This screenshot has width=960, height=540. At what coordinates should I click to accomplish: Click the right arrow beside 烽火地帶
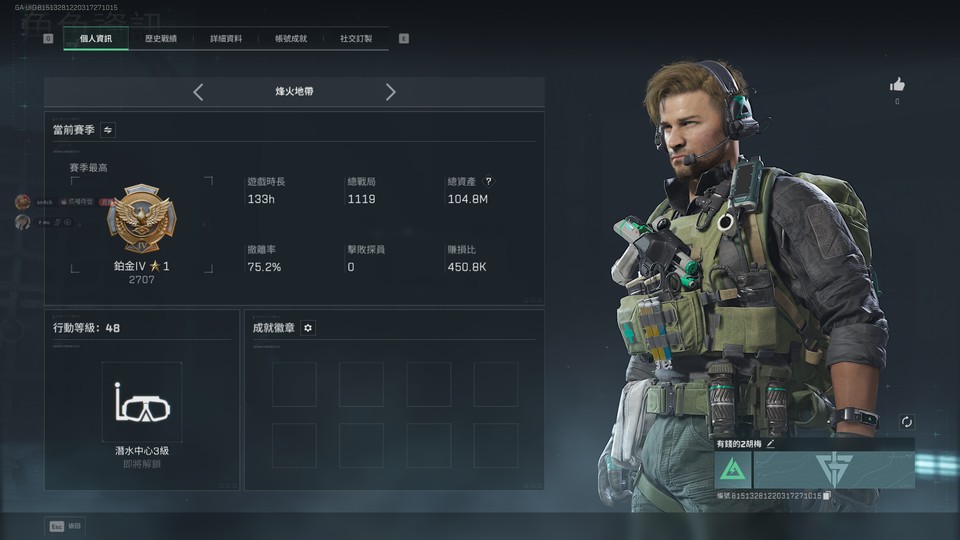390,92
